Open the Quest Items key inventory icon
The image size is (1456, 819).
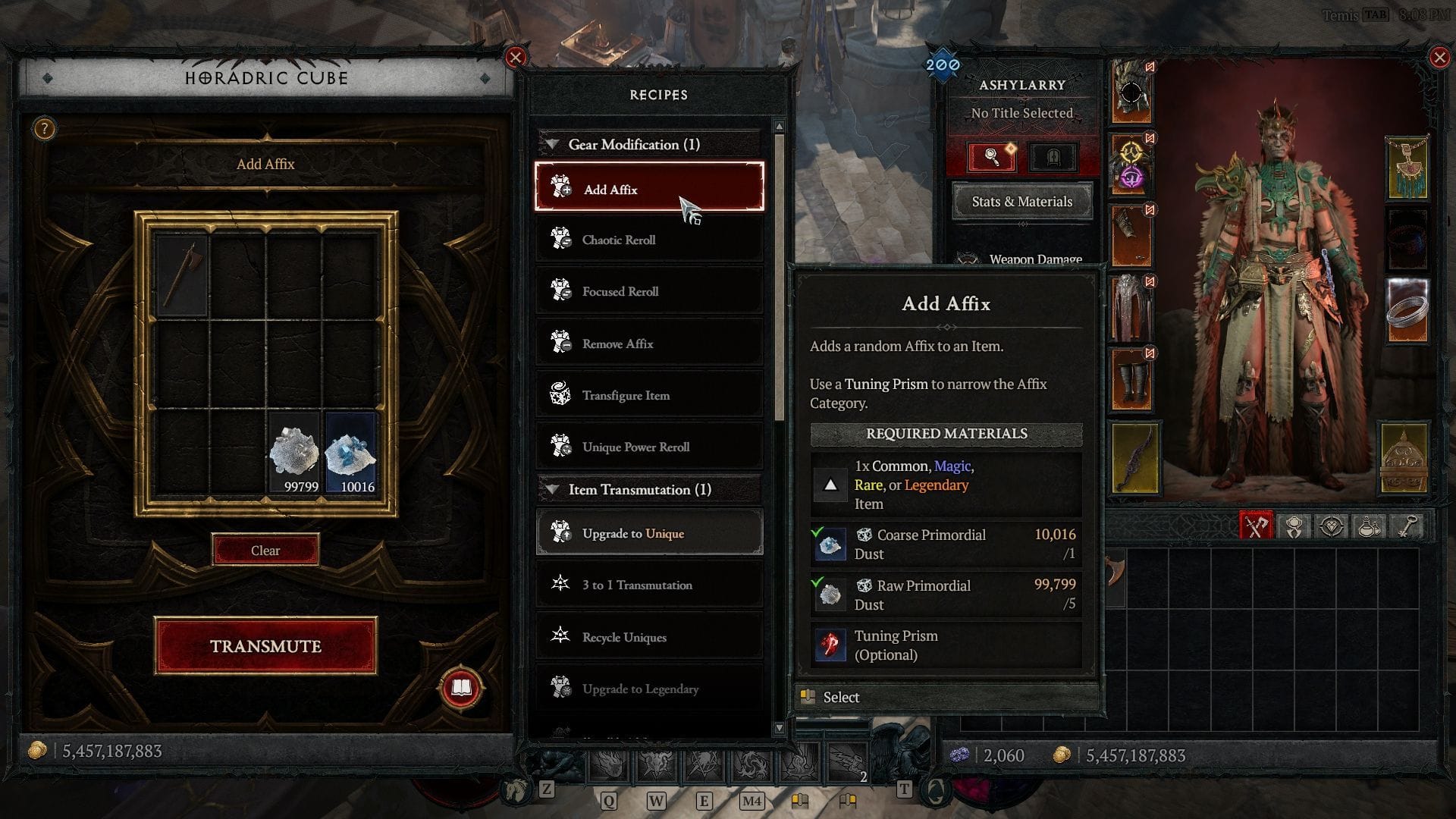1407,523
